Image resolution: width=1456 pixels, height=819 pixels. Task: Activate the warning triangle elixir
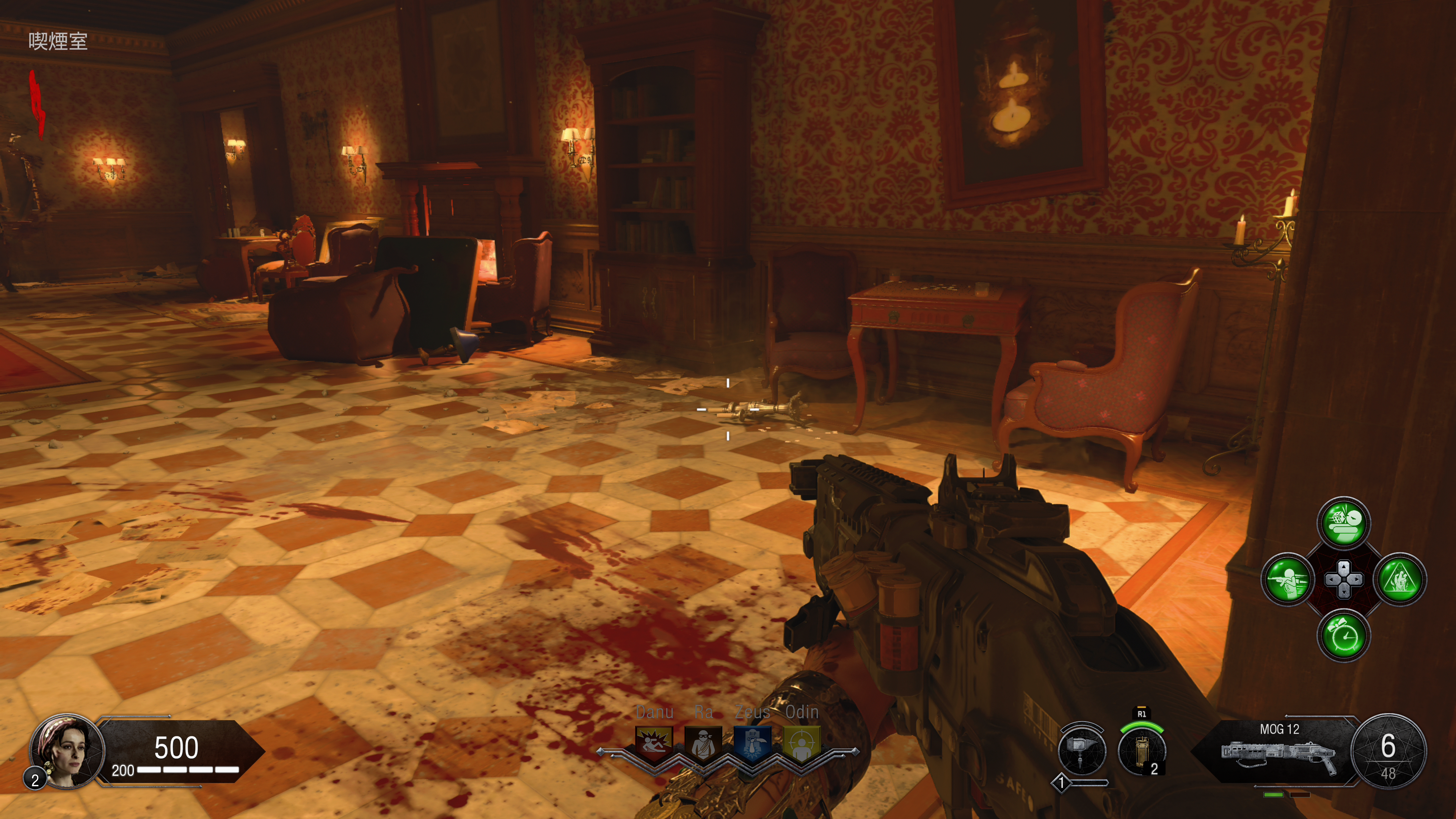1400,579
